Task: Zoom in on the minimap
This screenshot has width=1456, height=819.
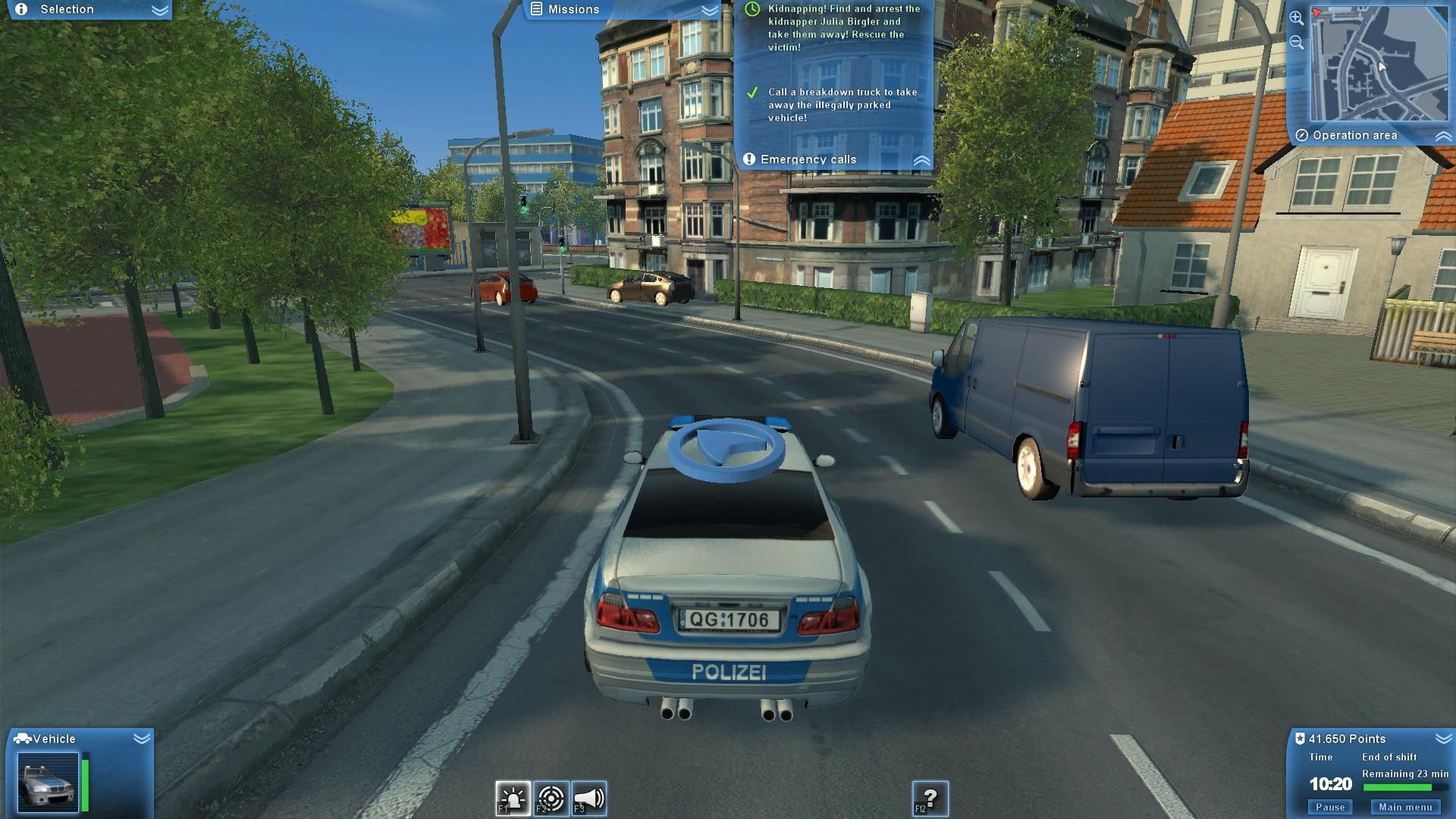Action: coord(1296,18)
